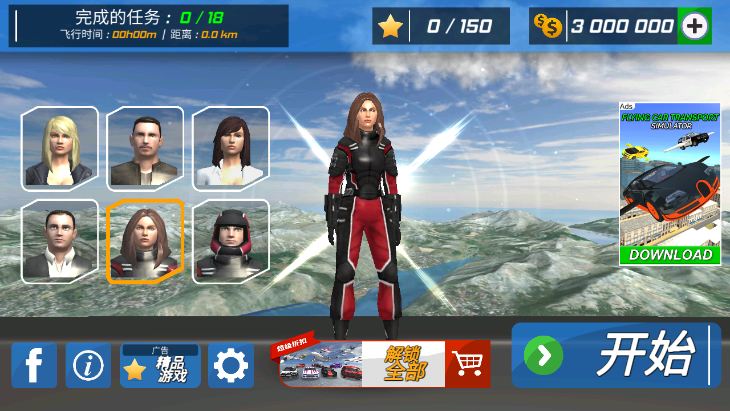Add more coins with the green plus
Image resolution: width=730 pixels, height=411 pixels.
click(693, 26)
